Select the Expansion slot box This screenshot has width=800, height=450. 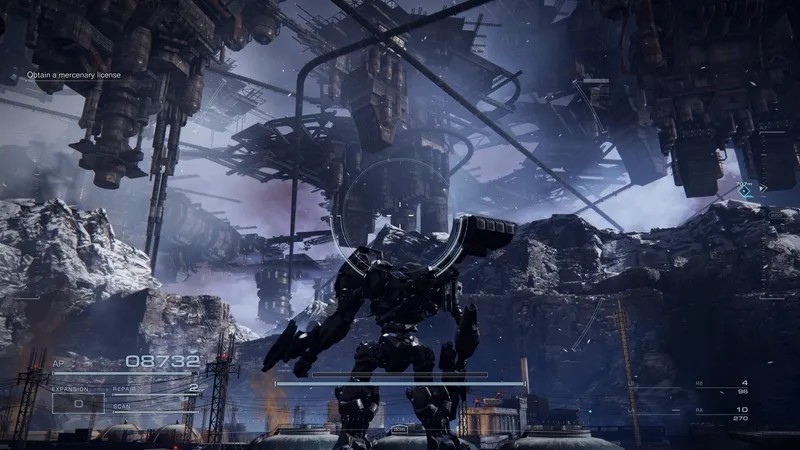point(78,403)
